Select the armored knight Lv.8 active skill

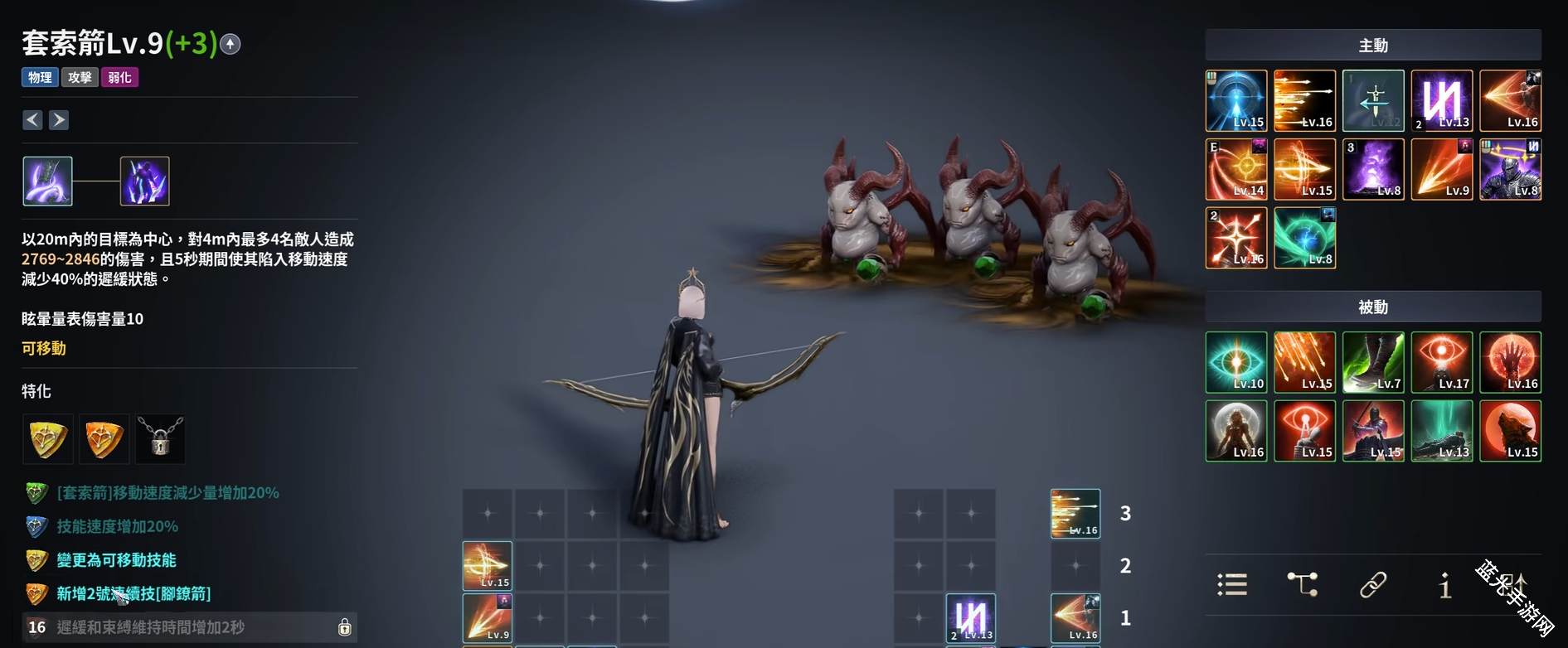[1511, 169]
